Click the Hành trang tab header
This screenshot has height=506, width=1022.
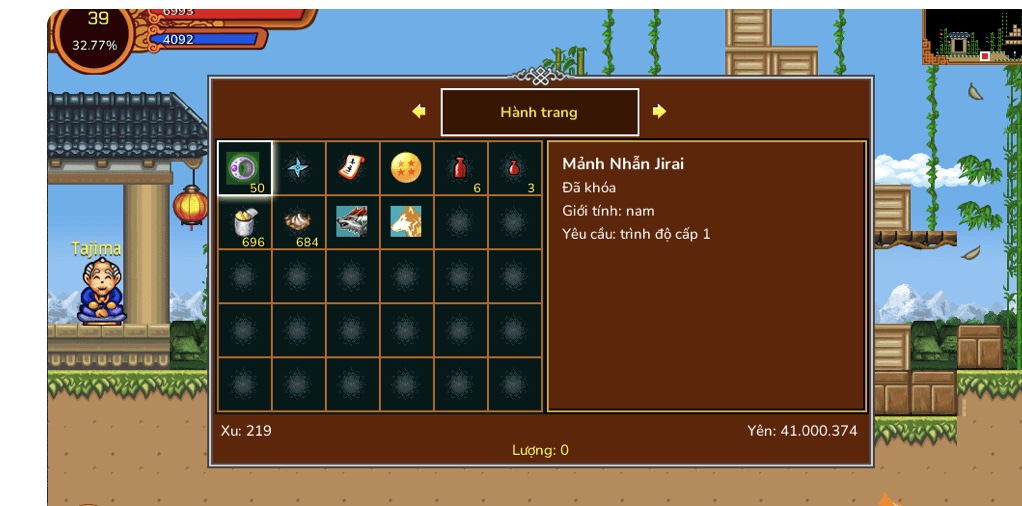[x=539, y=112]
